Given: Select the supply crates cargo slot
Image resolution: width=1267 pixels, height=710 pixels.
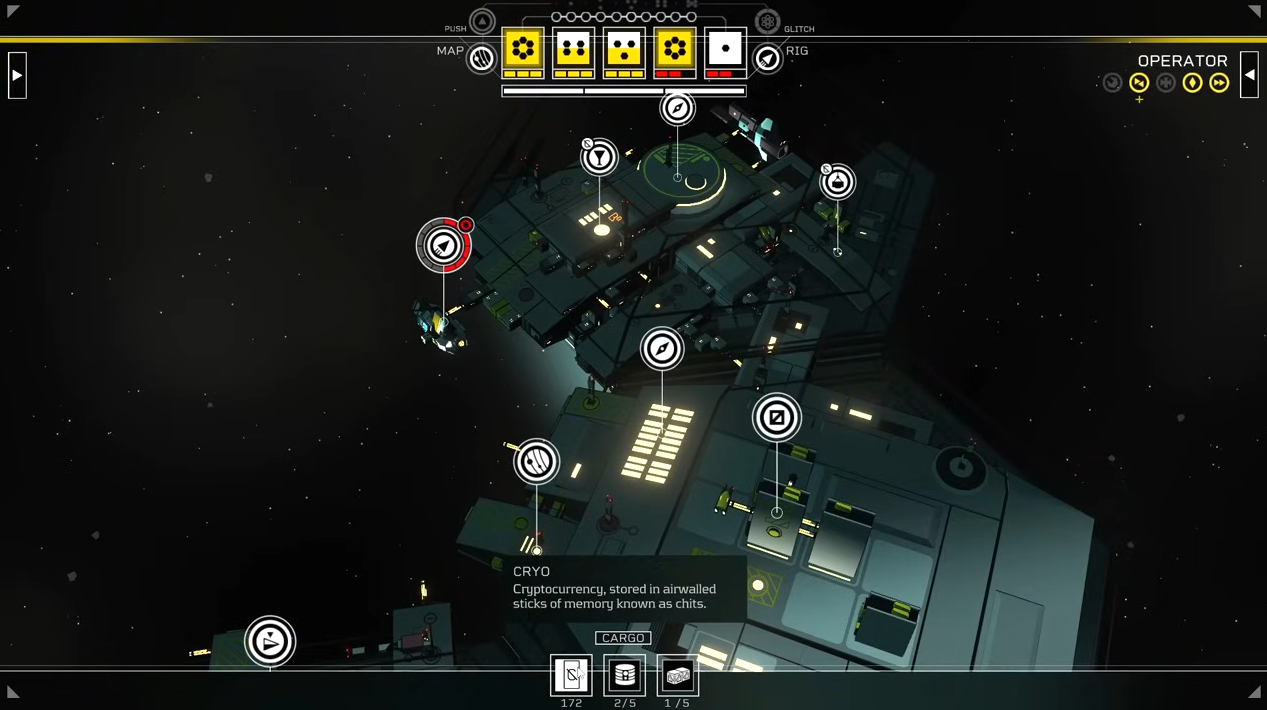Looking at the screenshot, I should 677,676.
